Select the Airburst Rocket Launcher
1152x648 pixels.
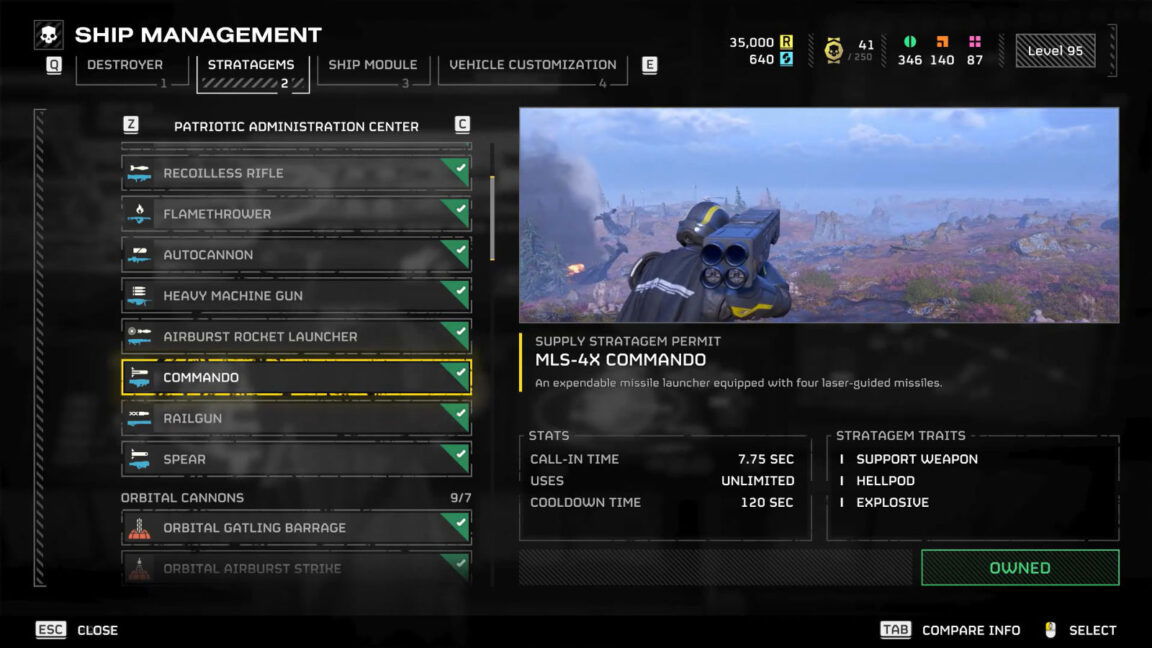click(296, 337)
